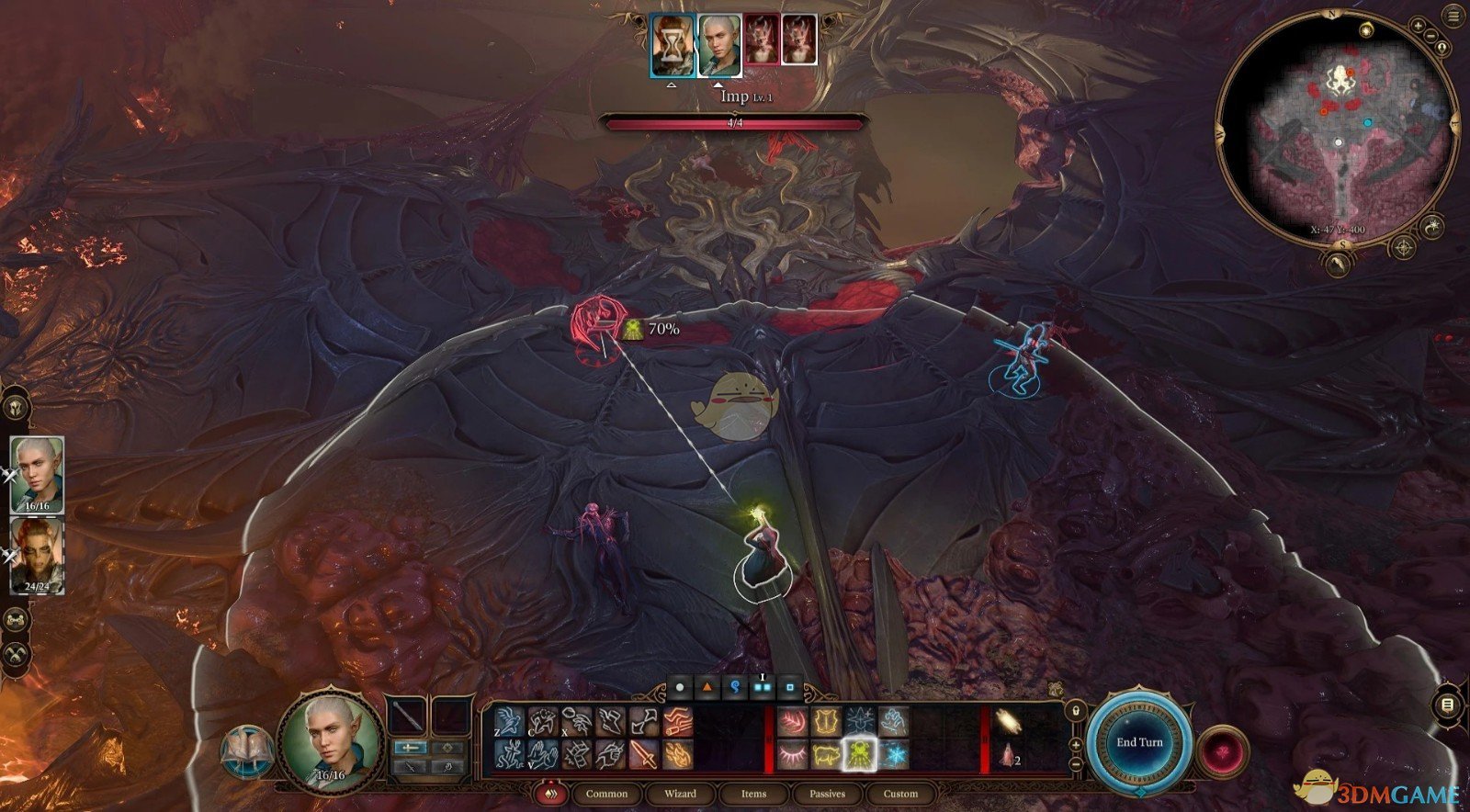Viewport: 1470px width, 812px height.
Task: Select the red-haired companion portrait with 24/24
Action: click(x=37, y=555)
